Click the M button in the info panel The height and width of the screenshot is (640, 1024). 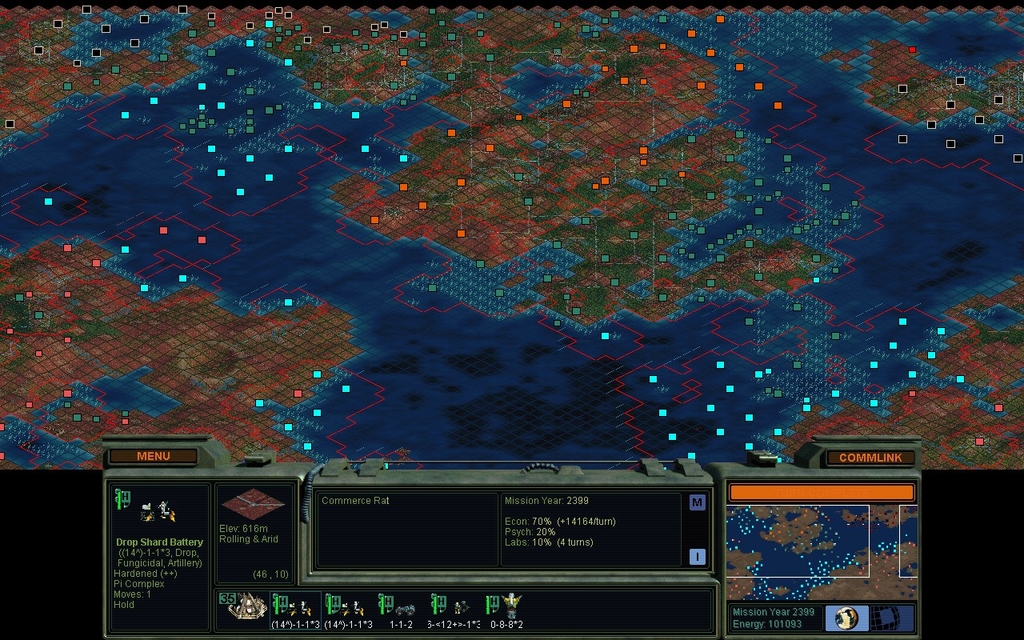click(x=697, y=502)
